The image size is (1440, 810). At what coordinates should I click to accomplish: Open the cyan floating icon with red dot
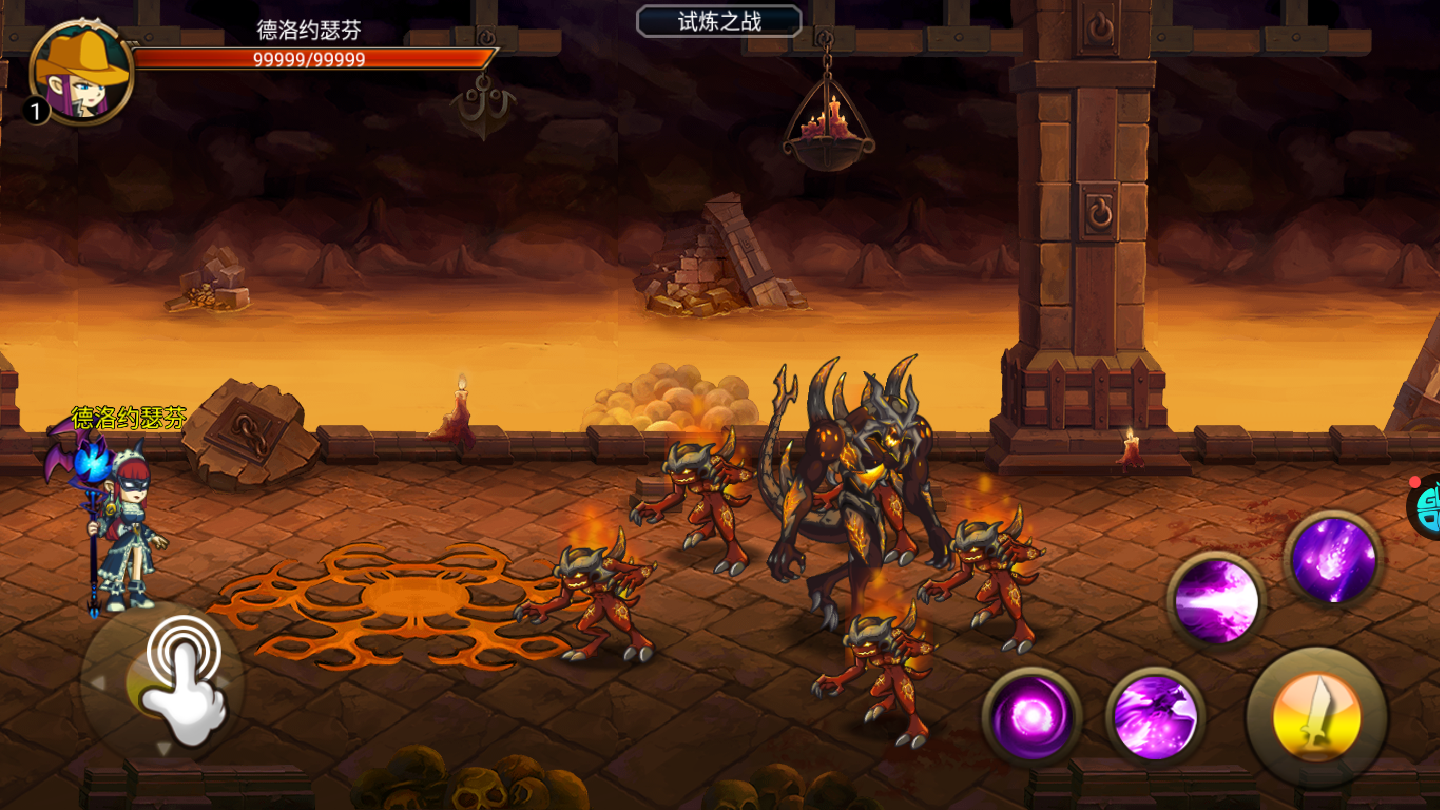(x=1427, y=506)
